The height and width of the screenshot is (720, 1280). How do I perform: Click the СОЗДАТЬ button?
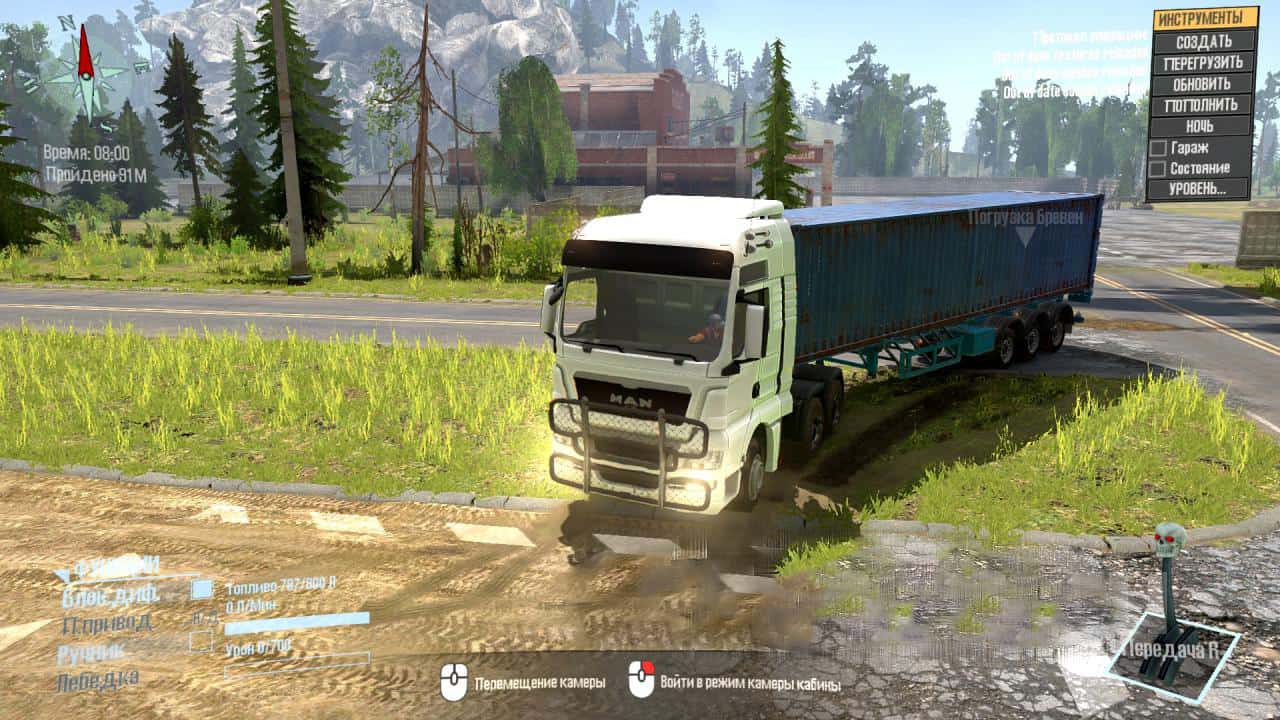click(1203, 41)
